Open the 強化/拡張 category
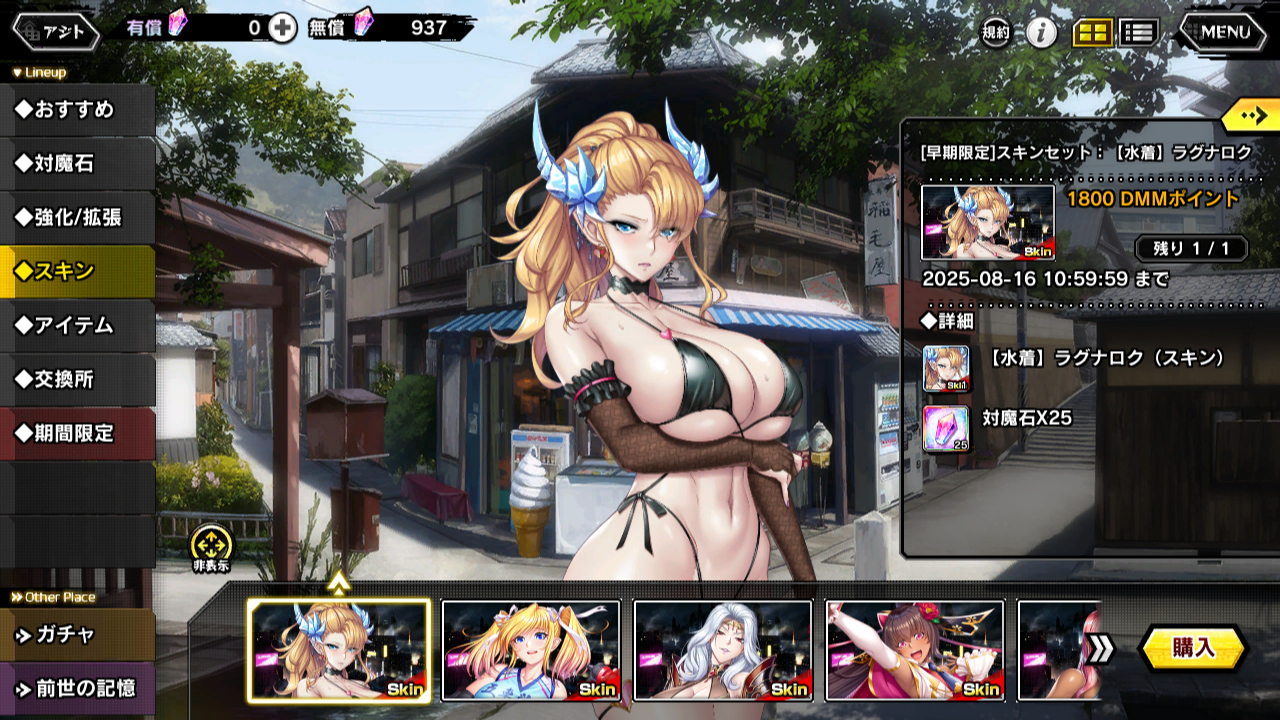 coord(76,218)
